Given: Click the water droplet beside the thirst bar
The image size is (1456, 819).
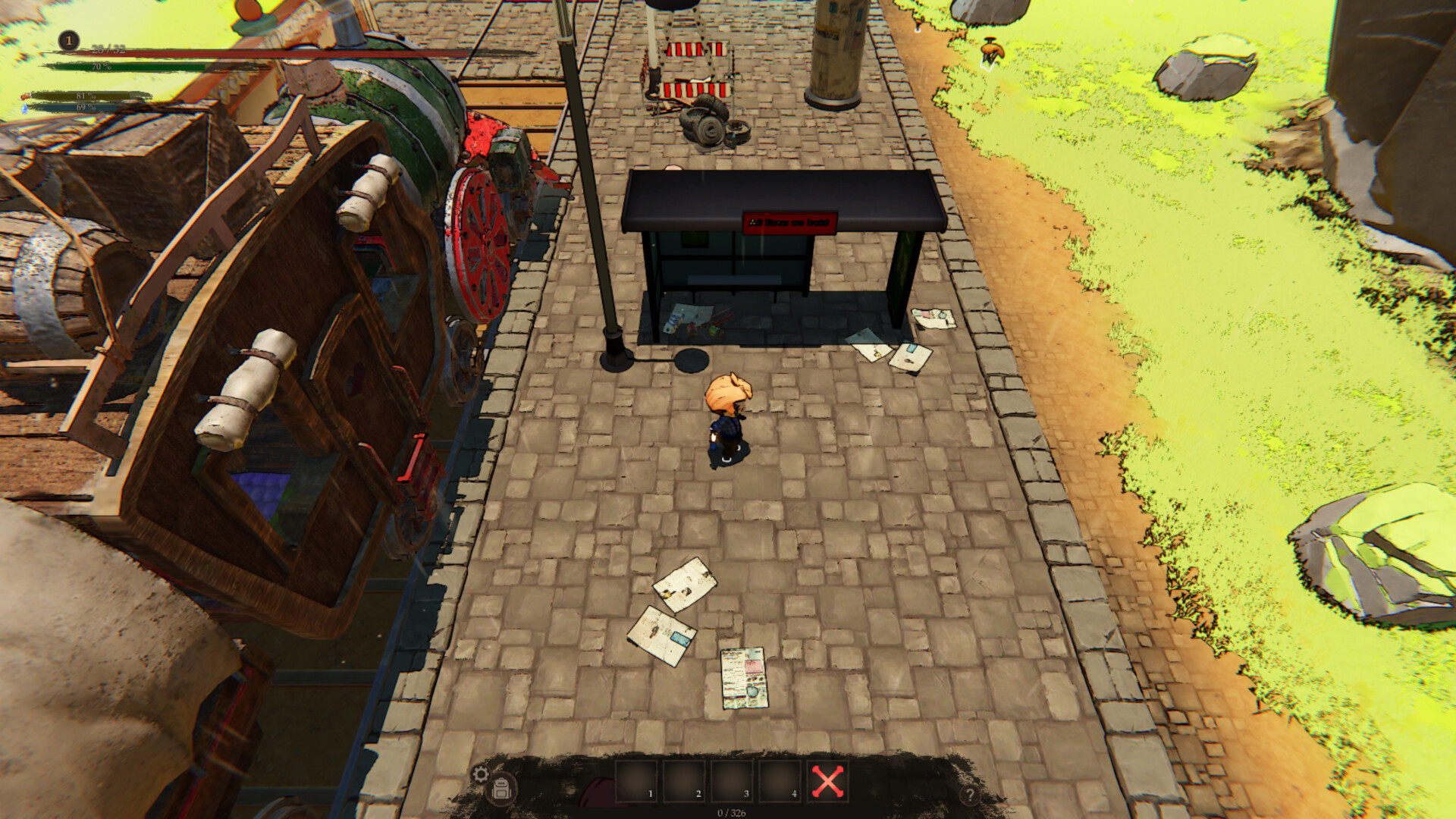Looking at the screenshot, I should (24, 110).
